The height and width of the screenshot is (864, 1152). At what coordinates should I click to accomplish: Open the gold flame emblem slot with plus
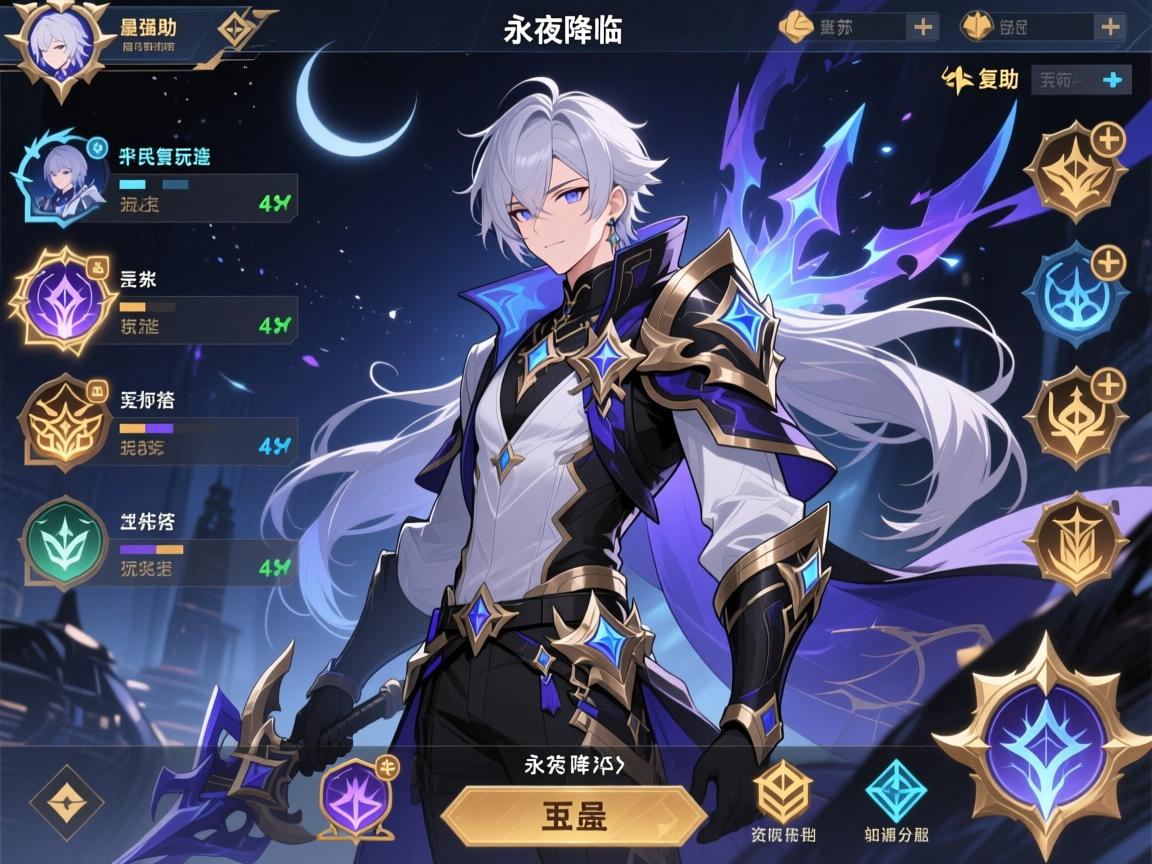(1076, 170)
